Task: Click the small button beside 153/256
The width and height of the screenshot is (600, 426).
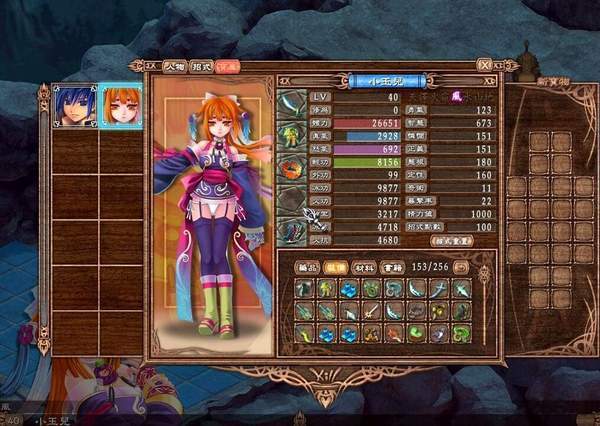Action: 461,267
